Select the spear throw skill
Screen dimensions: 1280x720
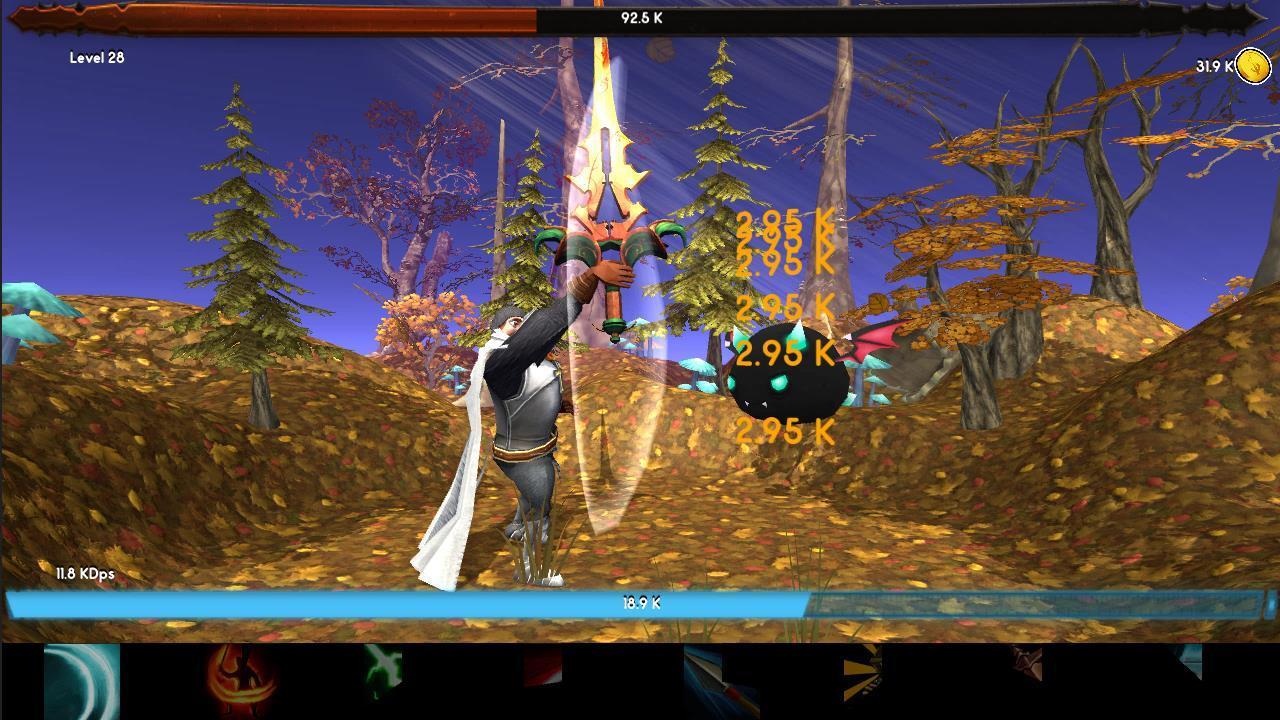[715, 682]
